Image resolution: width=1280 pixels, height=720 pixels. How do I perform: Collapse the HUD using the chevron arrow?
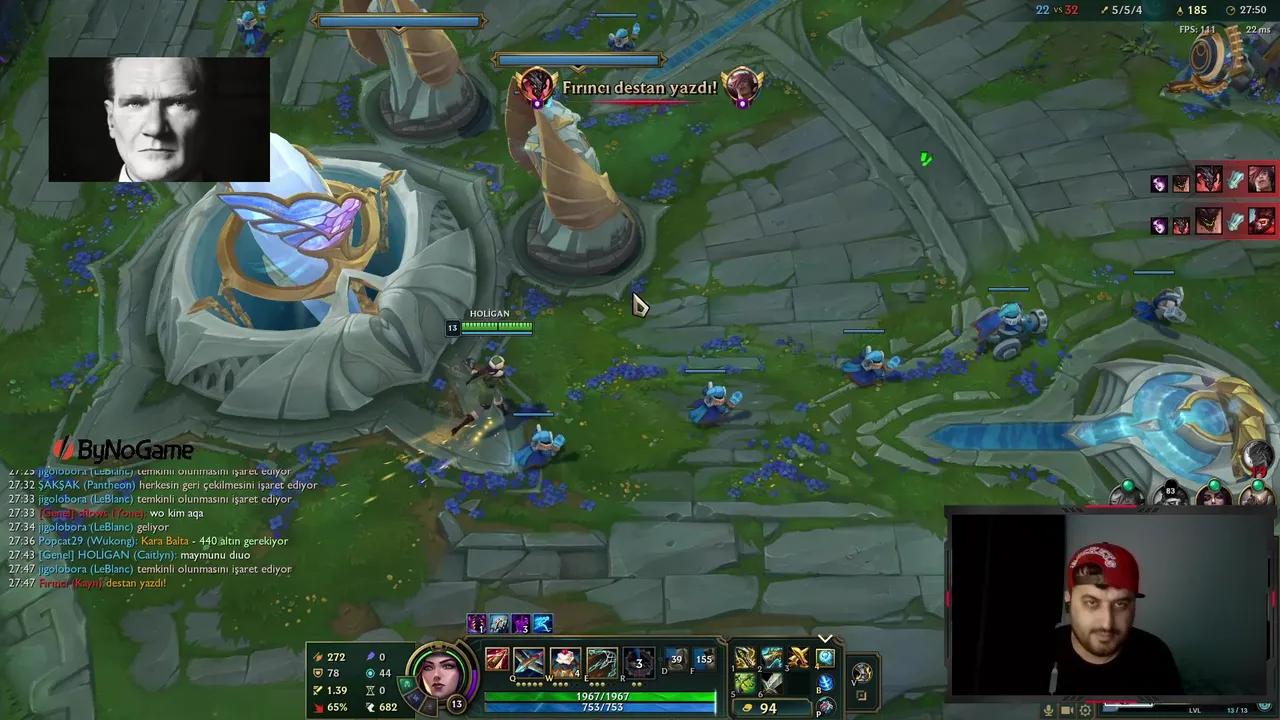825,638
